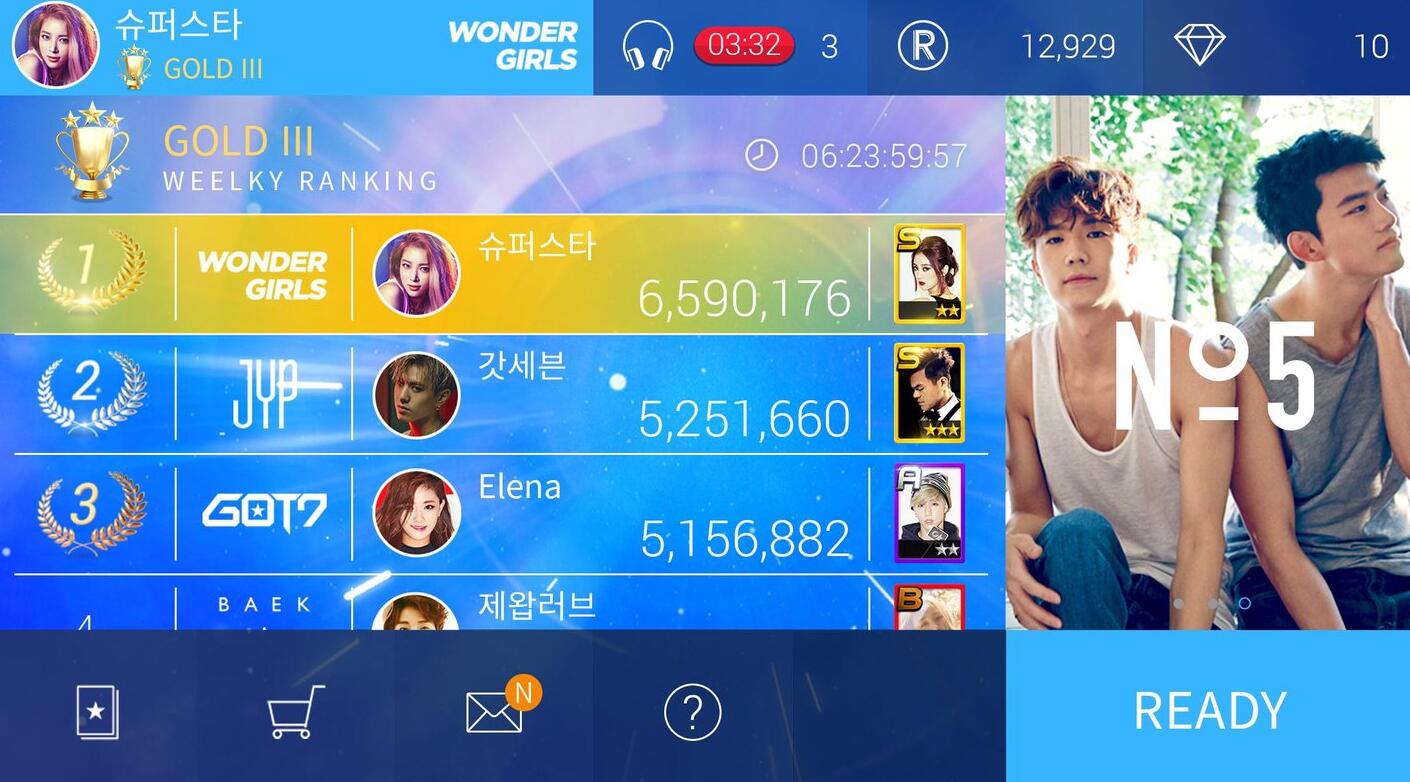Select Elena's rank 3 row
Viewport: 1410px width, 782px height.
point(600,514)
